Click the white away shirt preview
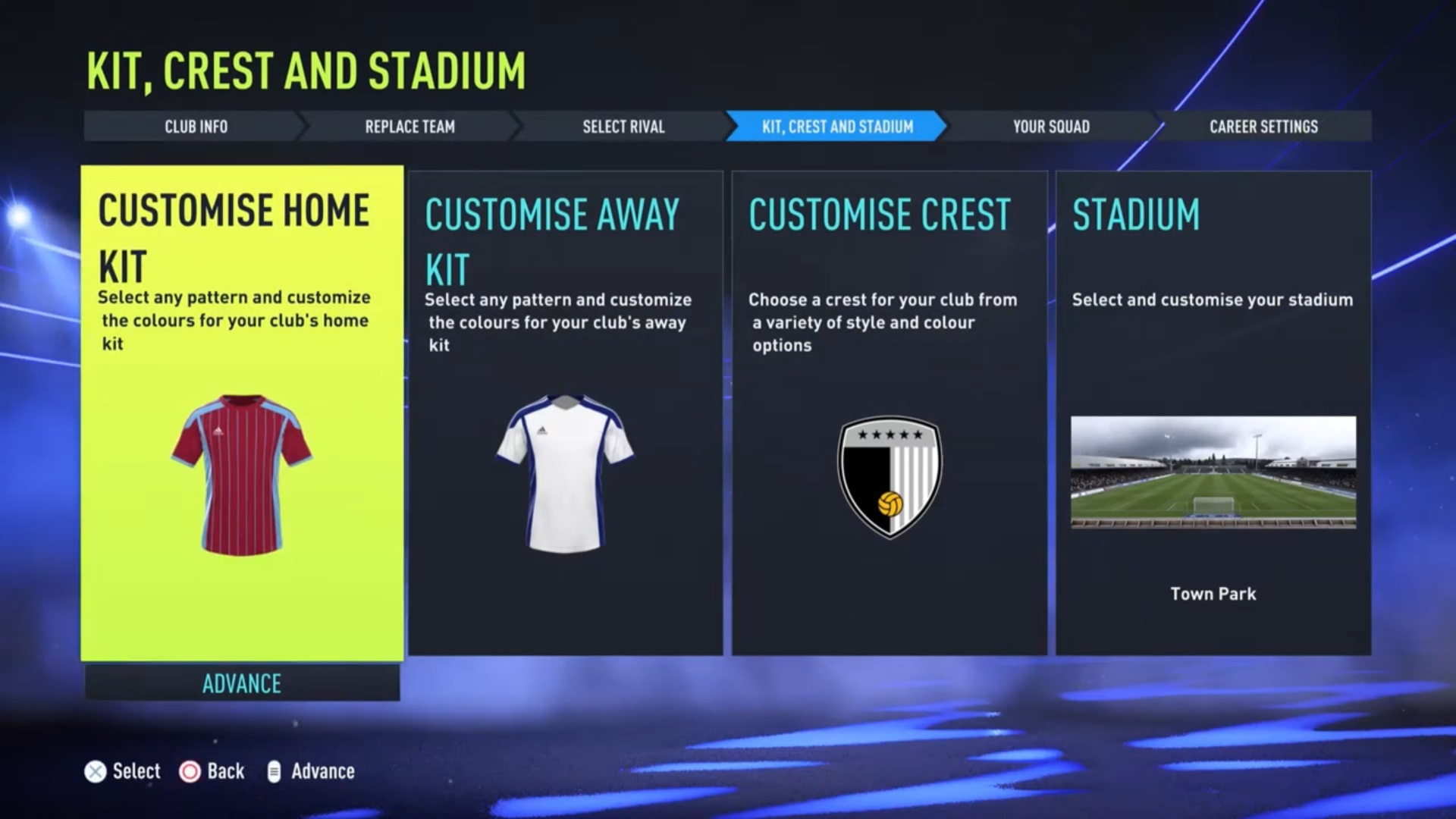Screen dimensions: 1456x819 565,473
